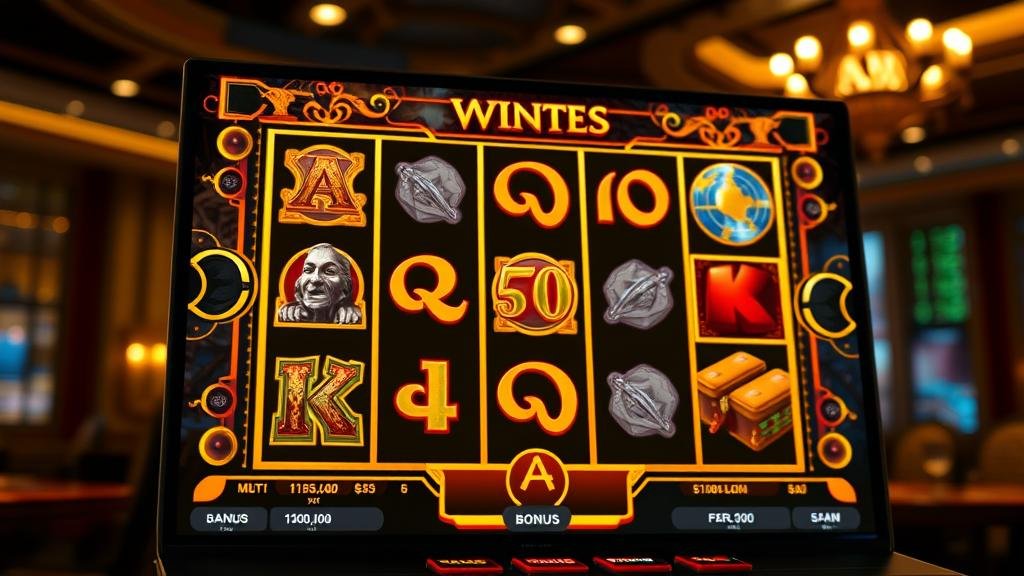Click the BANUS button
Screen dimensions: 1024x576
click(x=228, y=518)
